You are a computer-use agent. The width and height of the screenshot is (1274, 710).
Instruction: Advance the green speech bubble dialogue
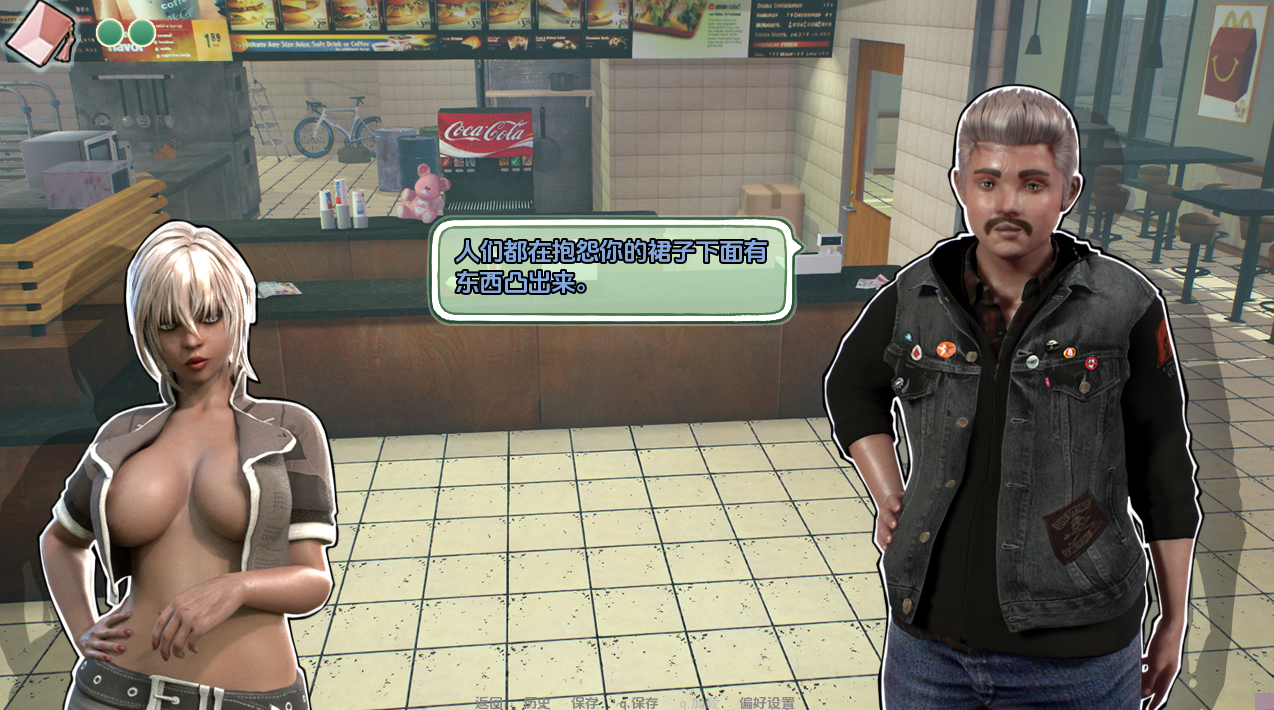click(x=612, y=267)
